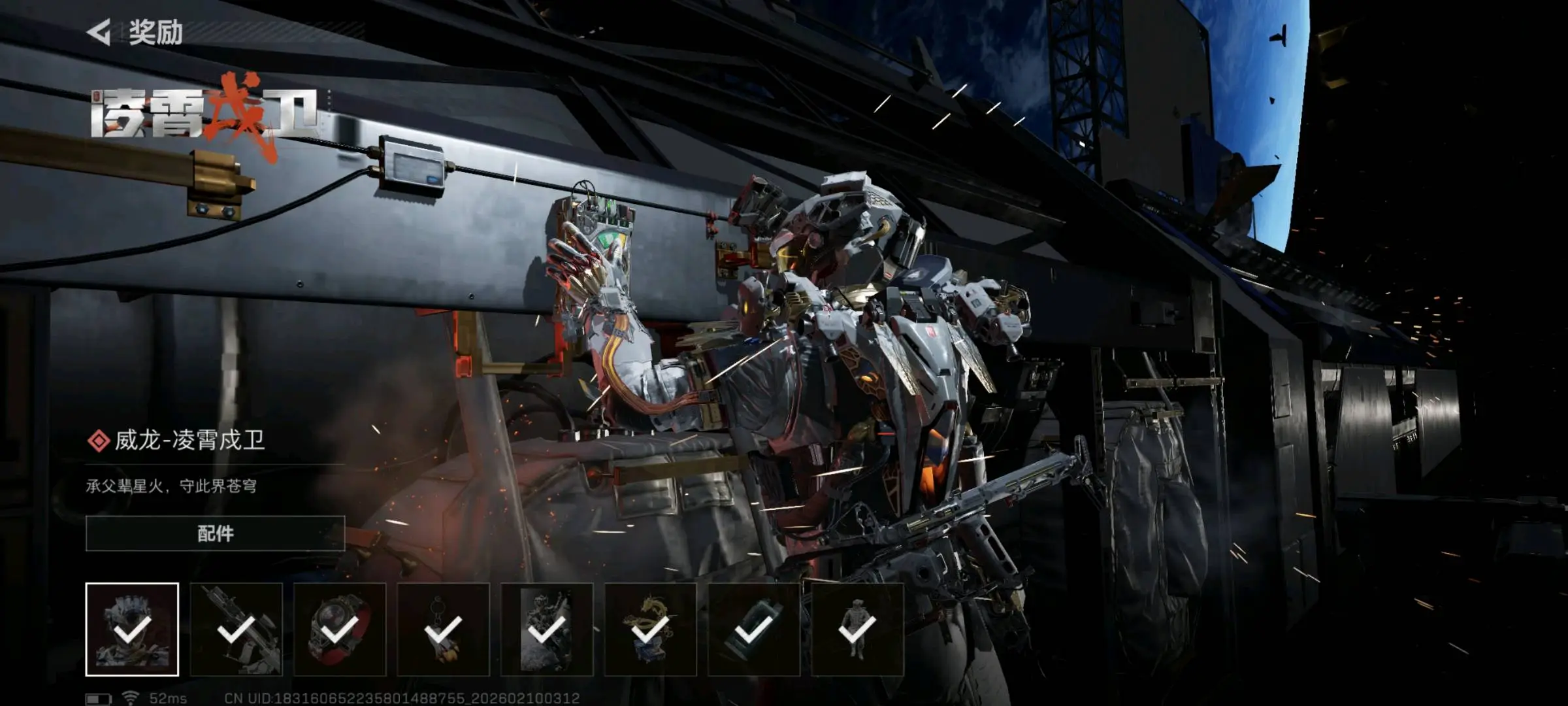The height and width of the screenshot is (706, 1568).
Task: Choose the teal canister item reward
Action: tap(754, 629)
